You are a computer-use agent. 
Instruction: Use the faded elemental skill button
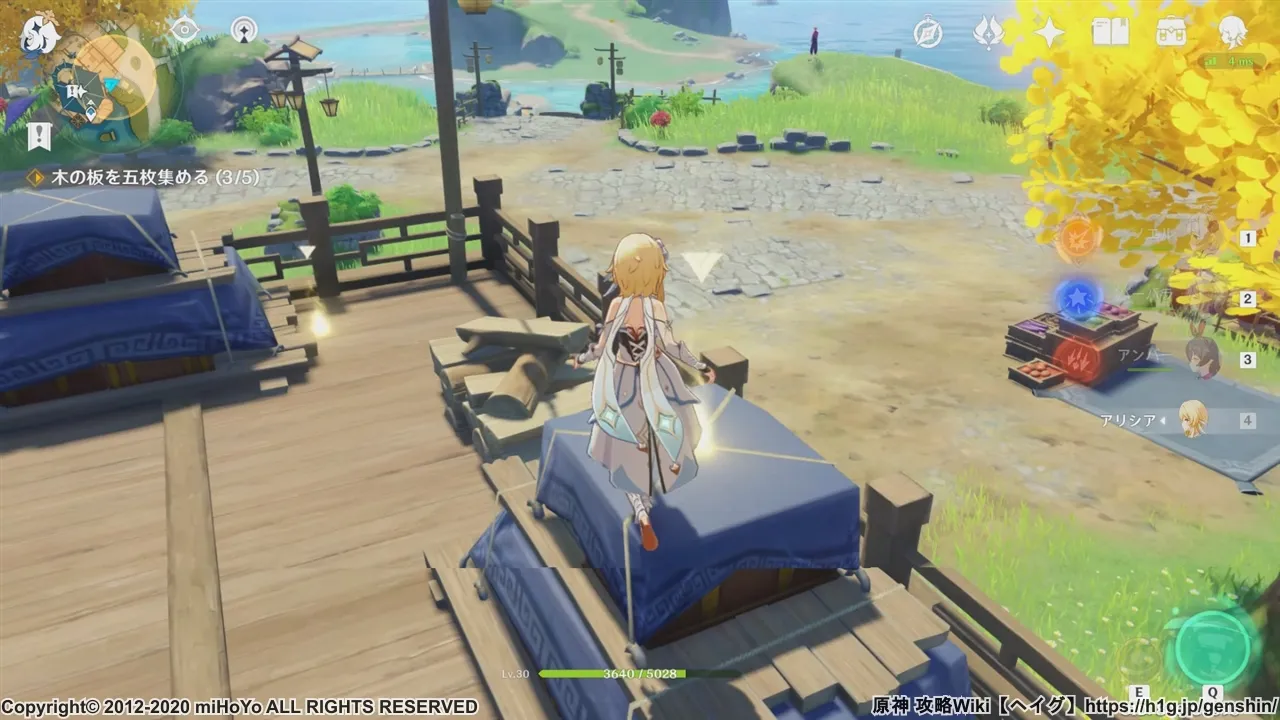tap(1139, 658)
